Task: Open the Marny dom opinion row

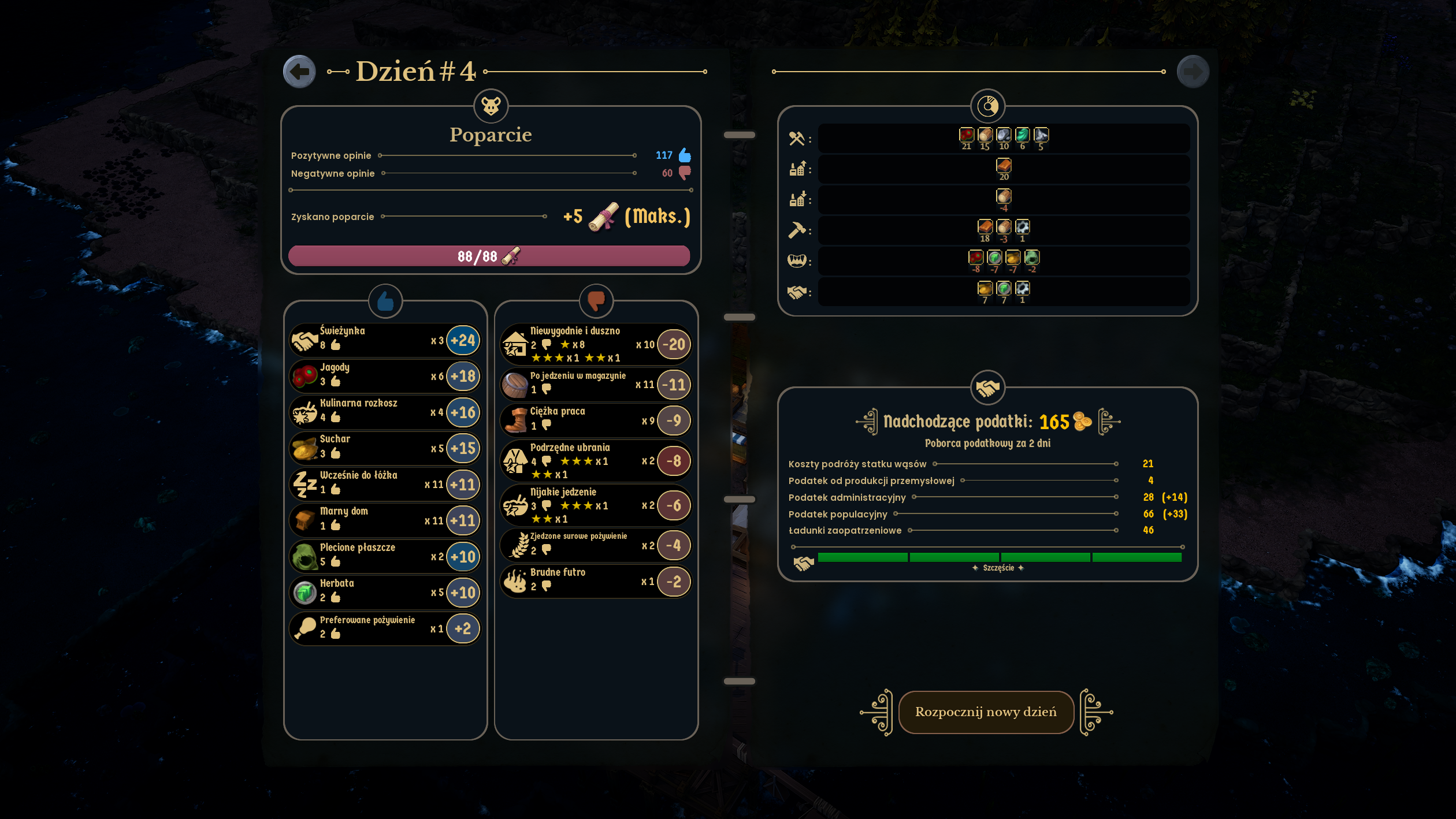Action: pyautogui.click(x=384, y=520)
